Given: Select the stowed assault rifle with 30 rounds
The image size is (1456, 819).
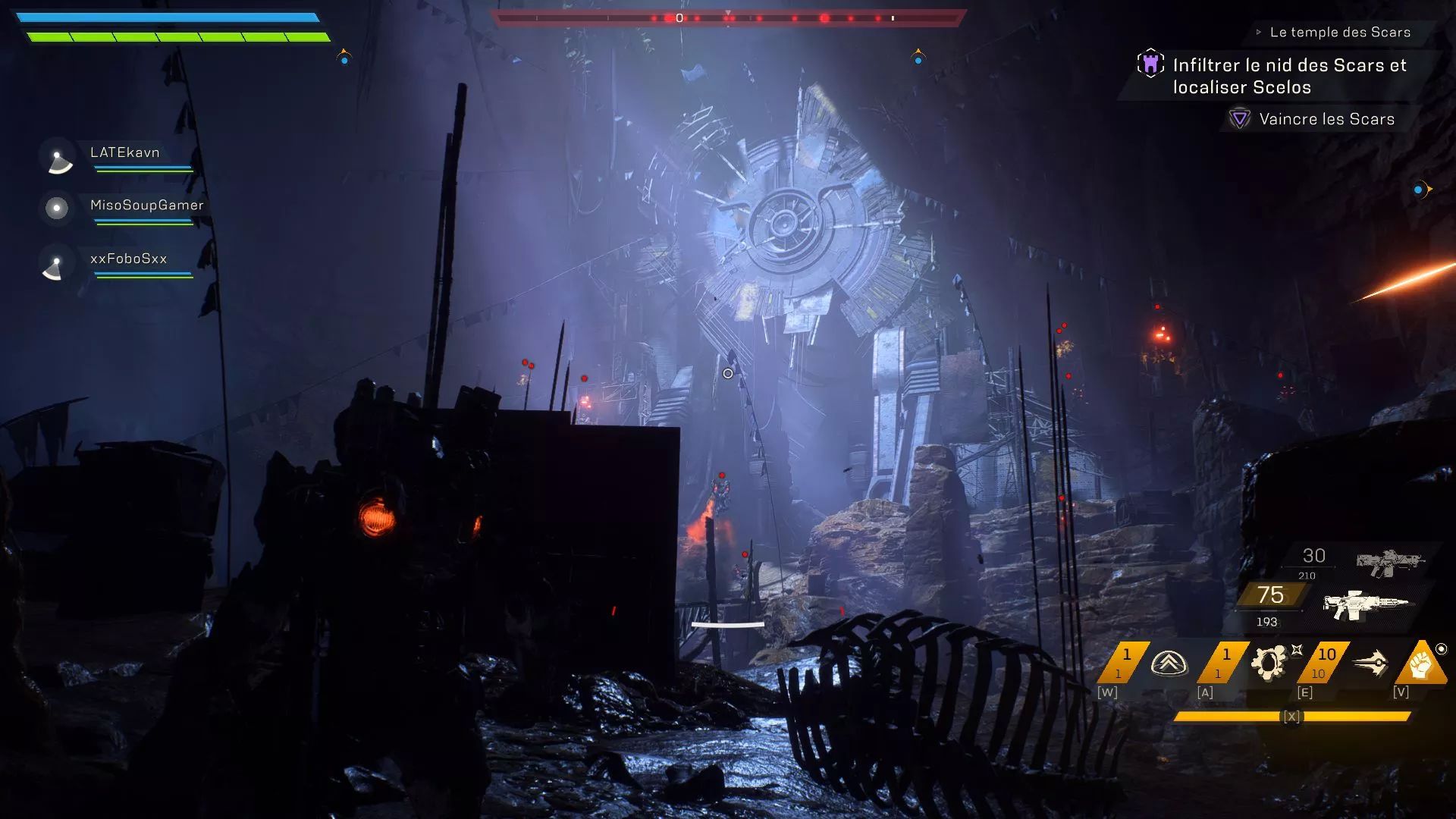Looking at the screenshot, I should [1389, 562].
